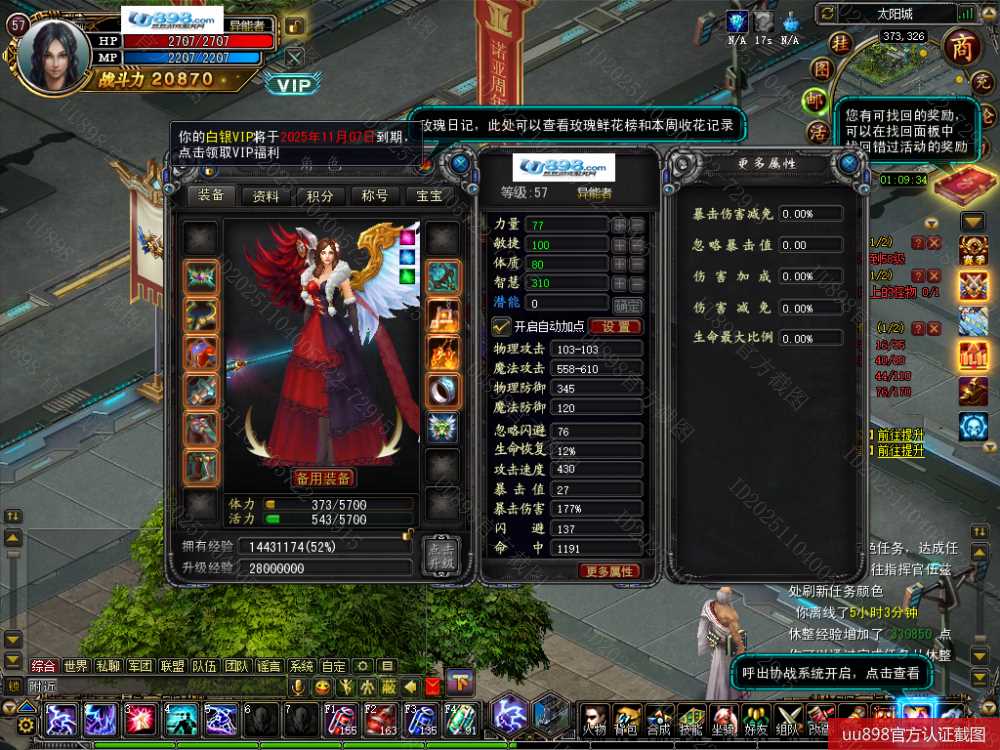This screenshot has width=1000, height=750.
Task: Click the 备用装备 button
Action: pyautogui.click(x=323, y=477)
